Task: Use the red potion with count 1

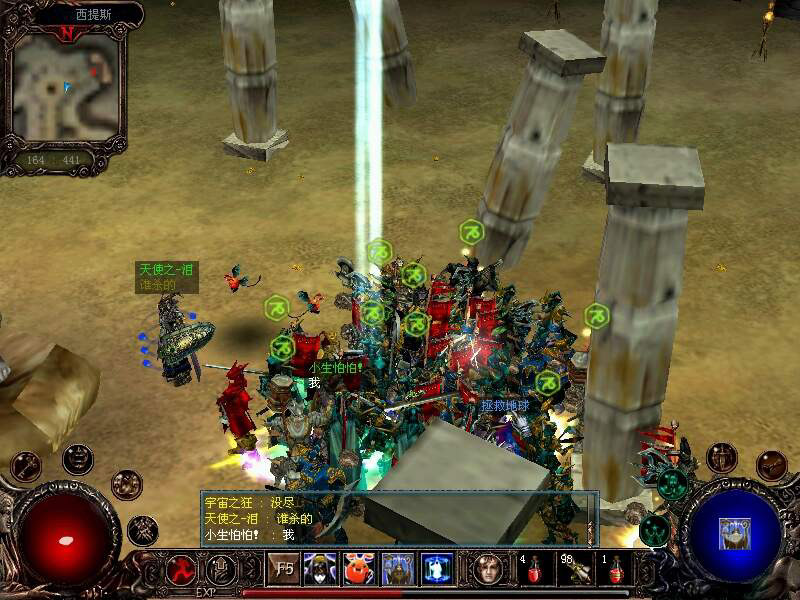Action: 616,570
